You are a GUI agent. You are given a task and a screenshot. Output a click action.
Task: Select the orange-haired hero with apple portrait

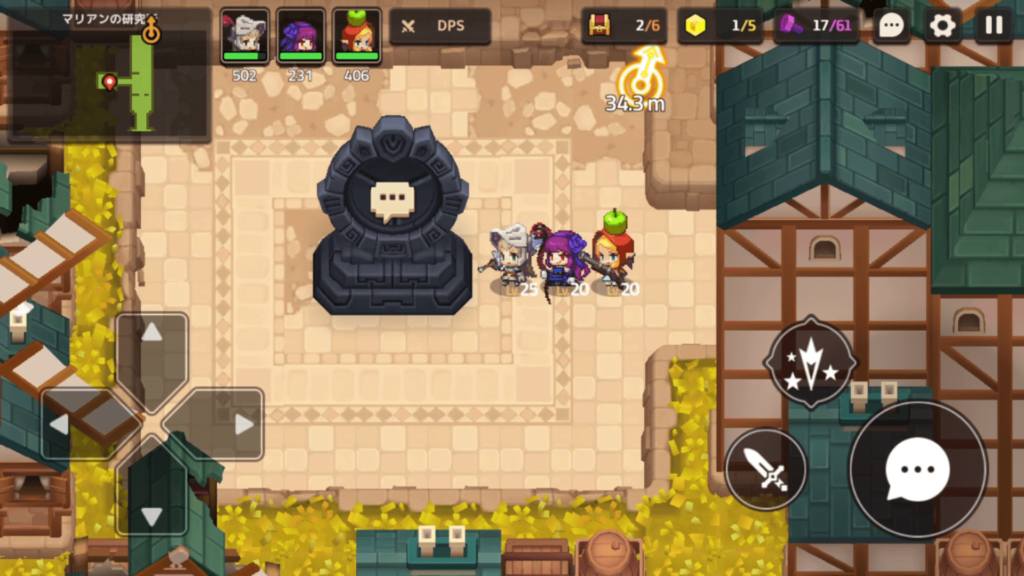[x=356, y=36]
